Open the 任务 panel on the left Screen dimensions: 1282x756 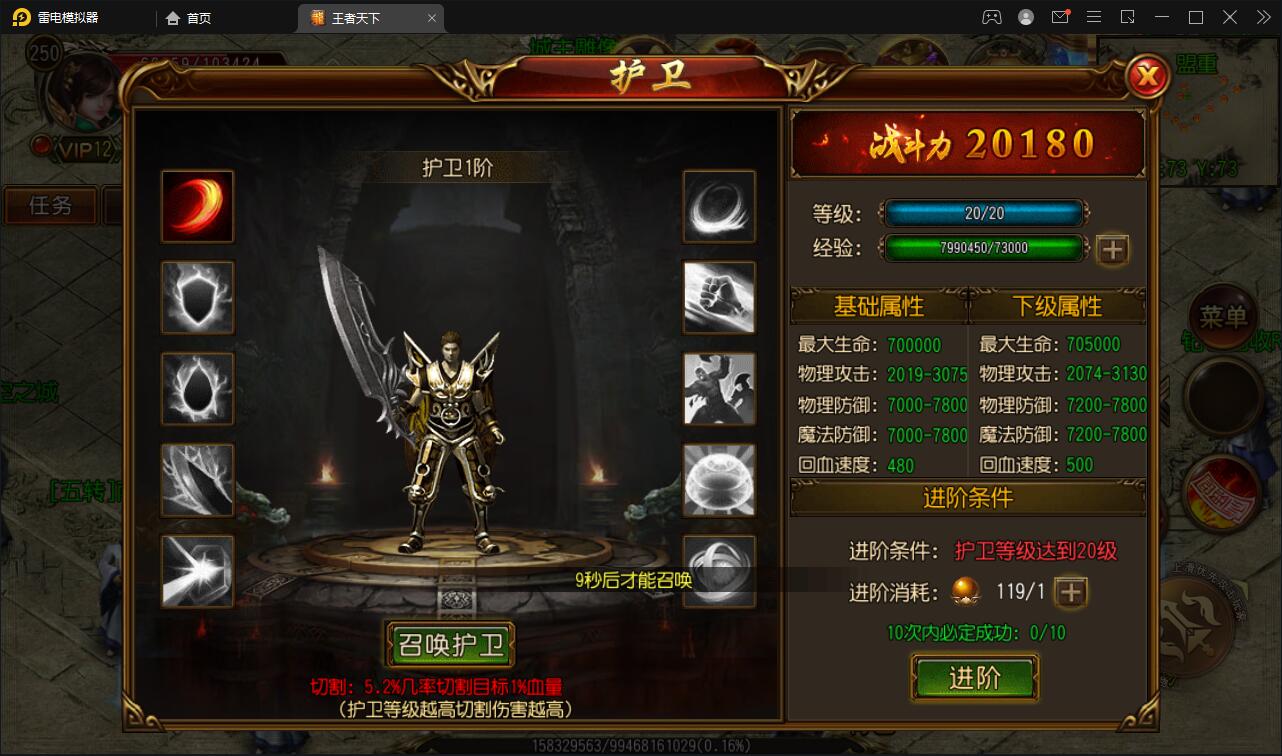[50, 207]
